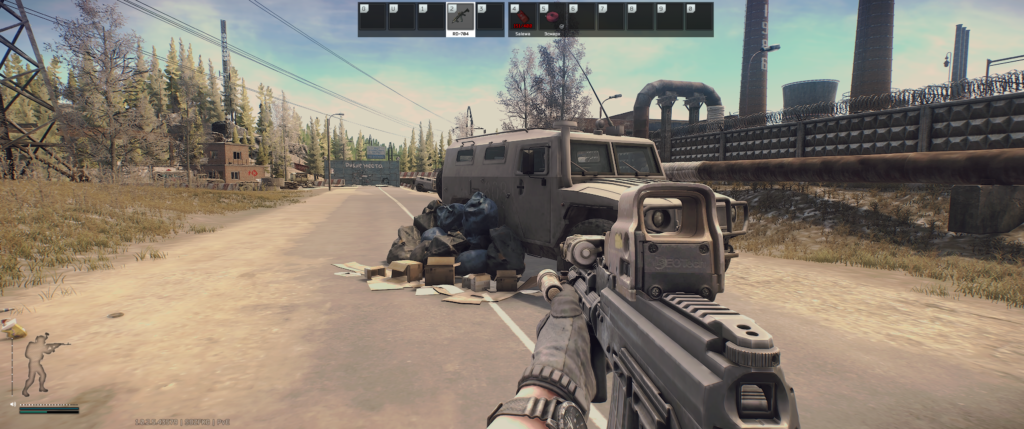Image resolution: width=1024 pixels, height=429 pixels.
Task: Use the Salewa first aid kit slot
Action: click(521, 19)
